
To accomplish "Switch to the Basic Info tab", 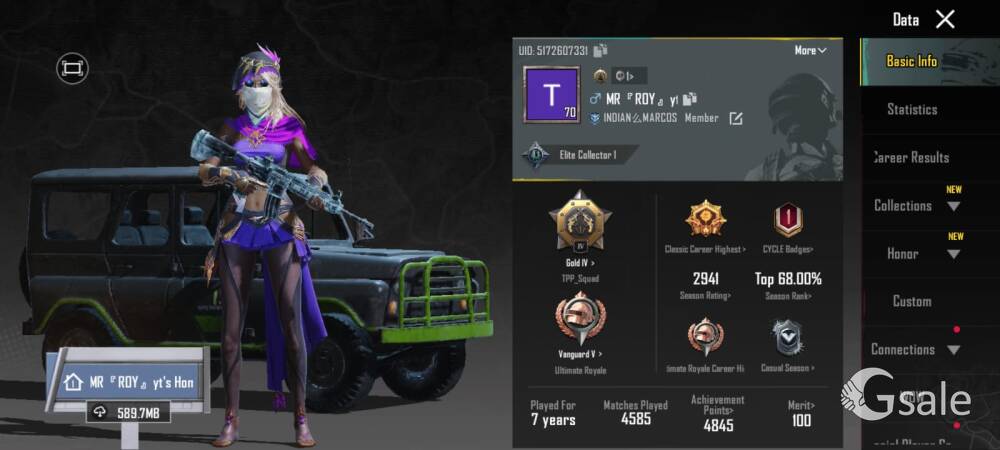I will point(912,61).
